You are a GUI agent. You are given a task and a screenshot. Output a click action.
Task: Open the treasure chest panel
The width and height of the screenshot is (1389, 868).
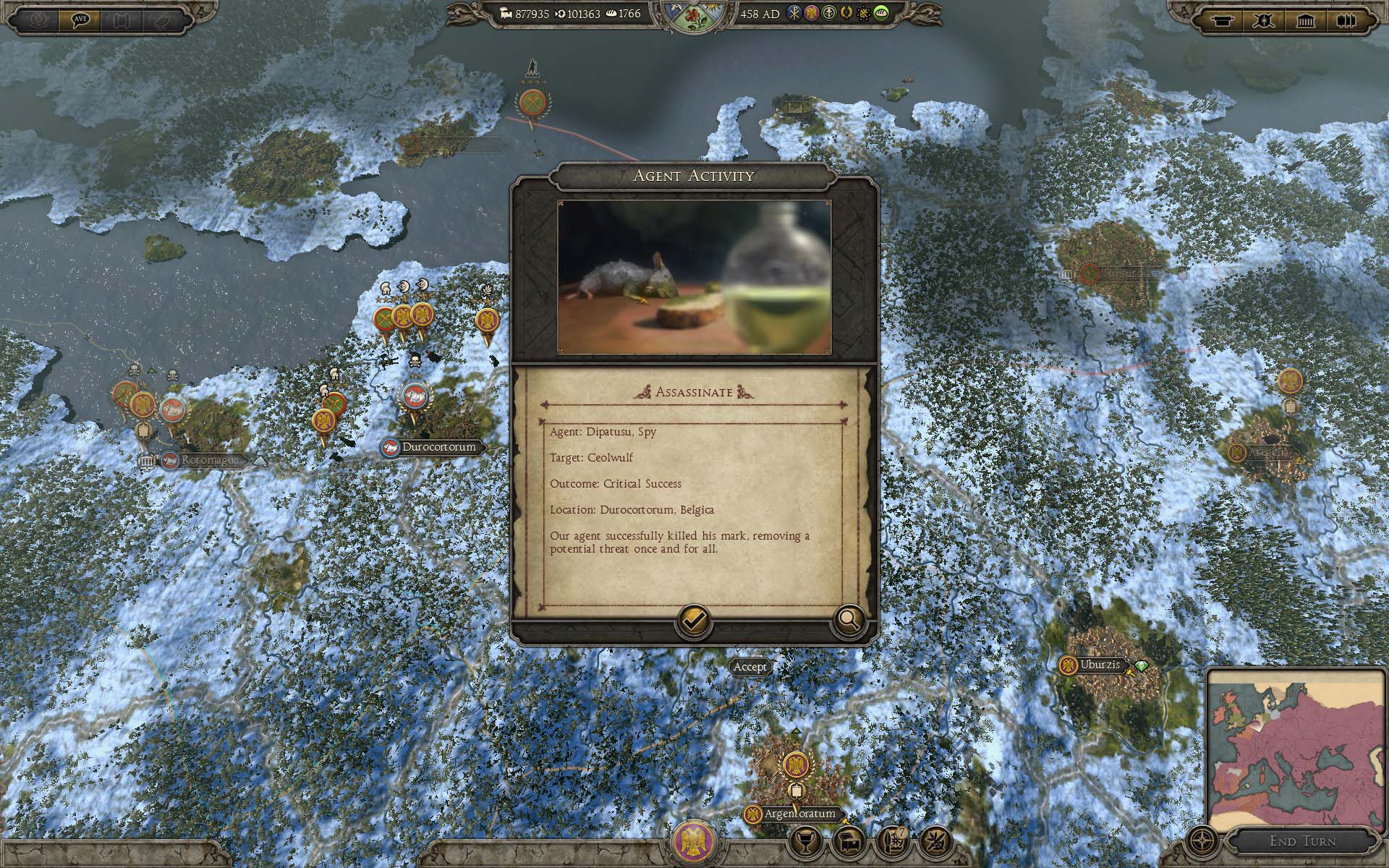point(849,841)
